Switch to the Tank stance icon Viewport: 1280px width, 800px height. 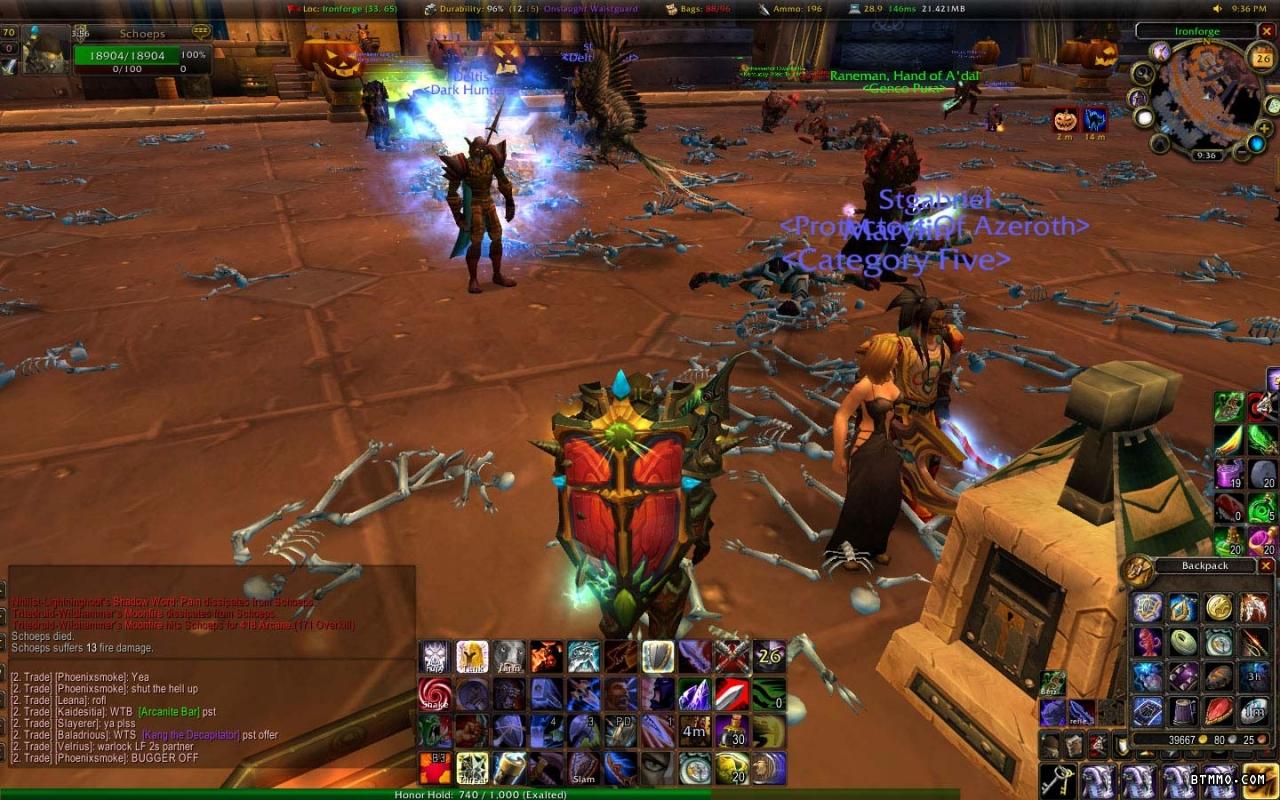tap(472, 656)
